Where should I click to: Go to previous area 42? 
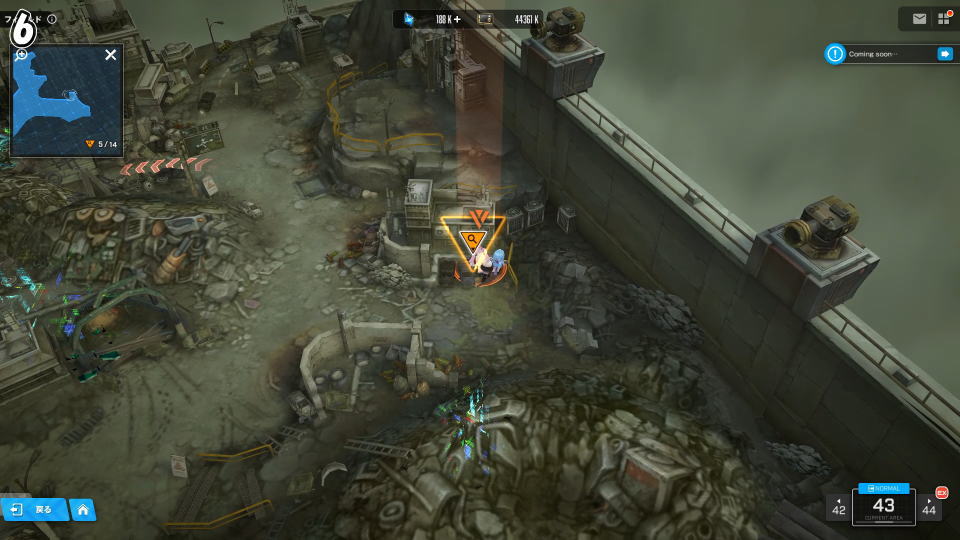pos(838,507)
